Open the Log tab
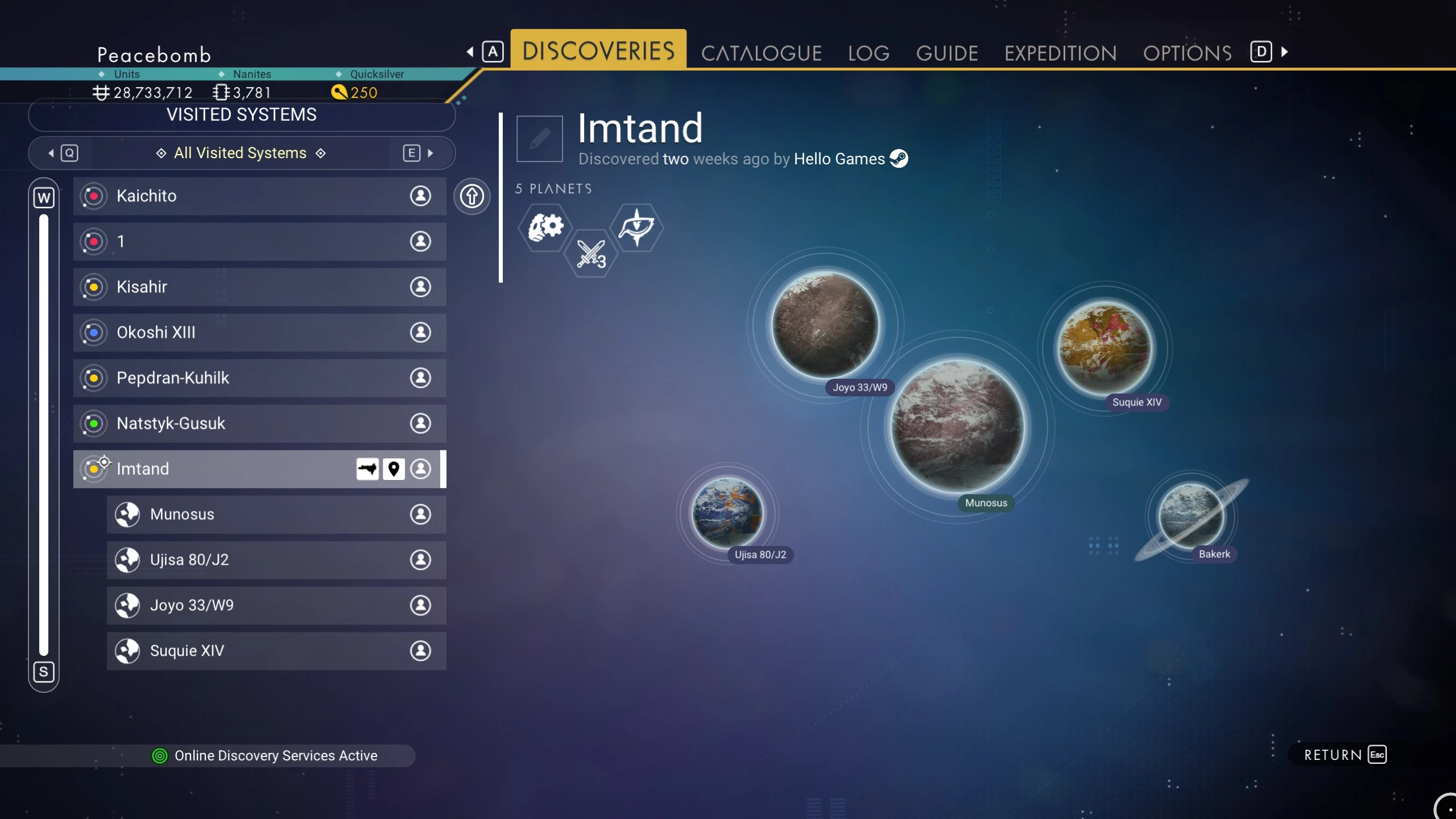 point(868,53)
